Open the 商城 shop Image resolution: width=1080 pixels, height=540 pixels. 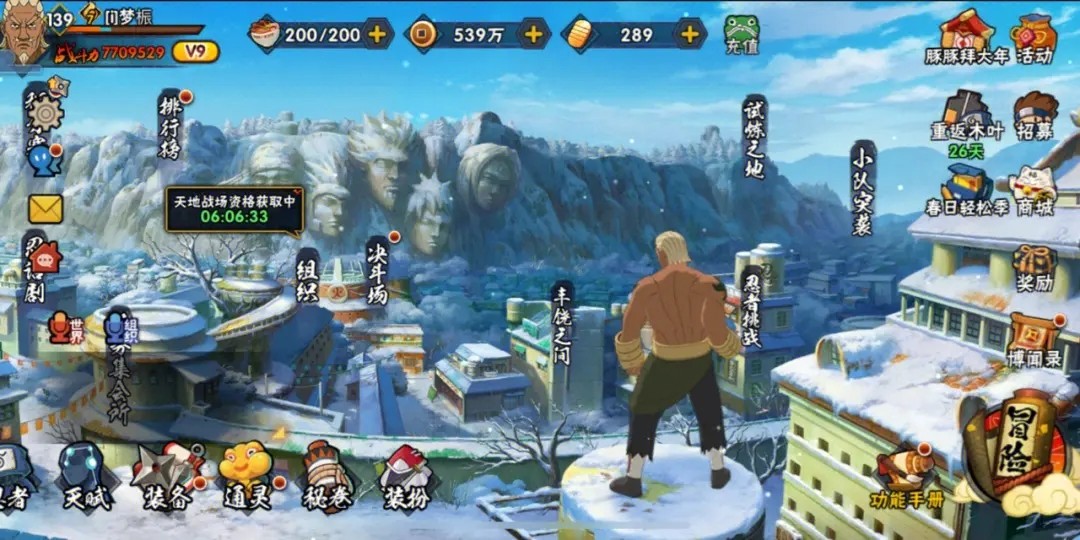1033,190
